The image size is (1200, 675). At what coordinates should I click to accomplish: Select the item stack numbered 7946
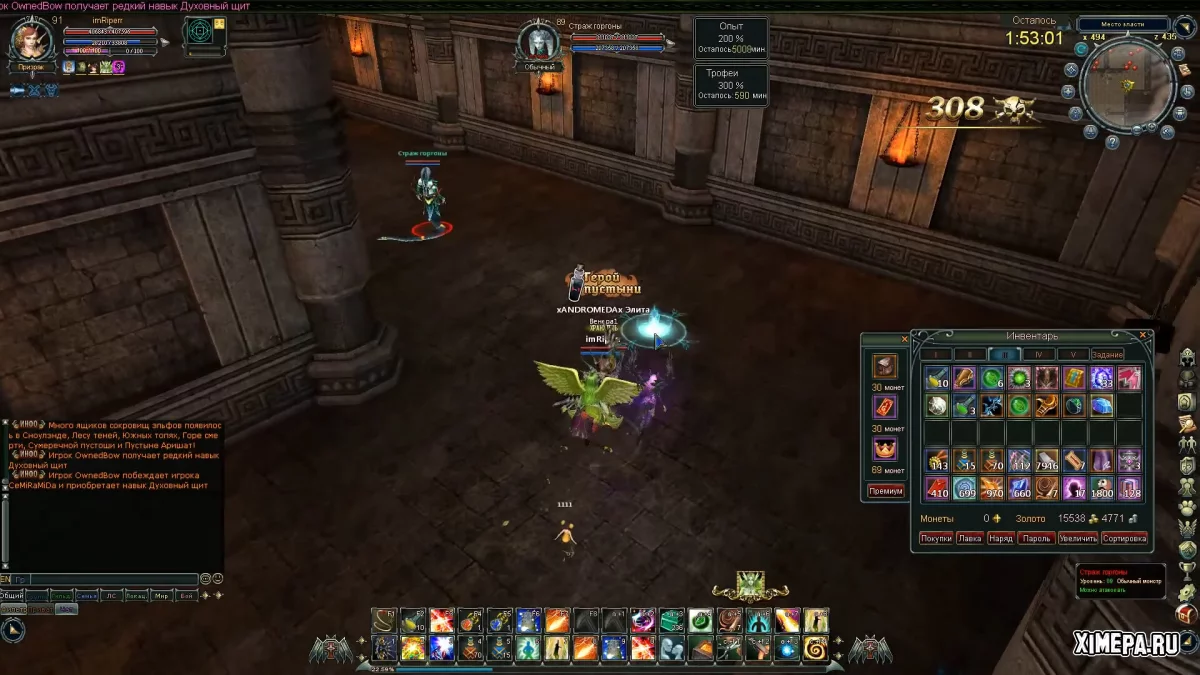(1046, 460)
